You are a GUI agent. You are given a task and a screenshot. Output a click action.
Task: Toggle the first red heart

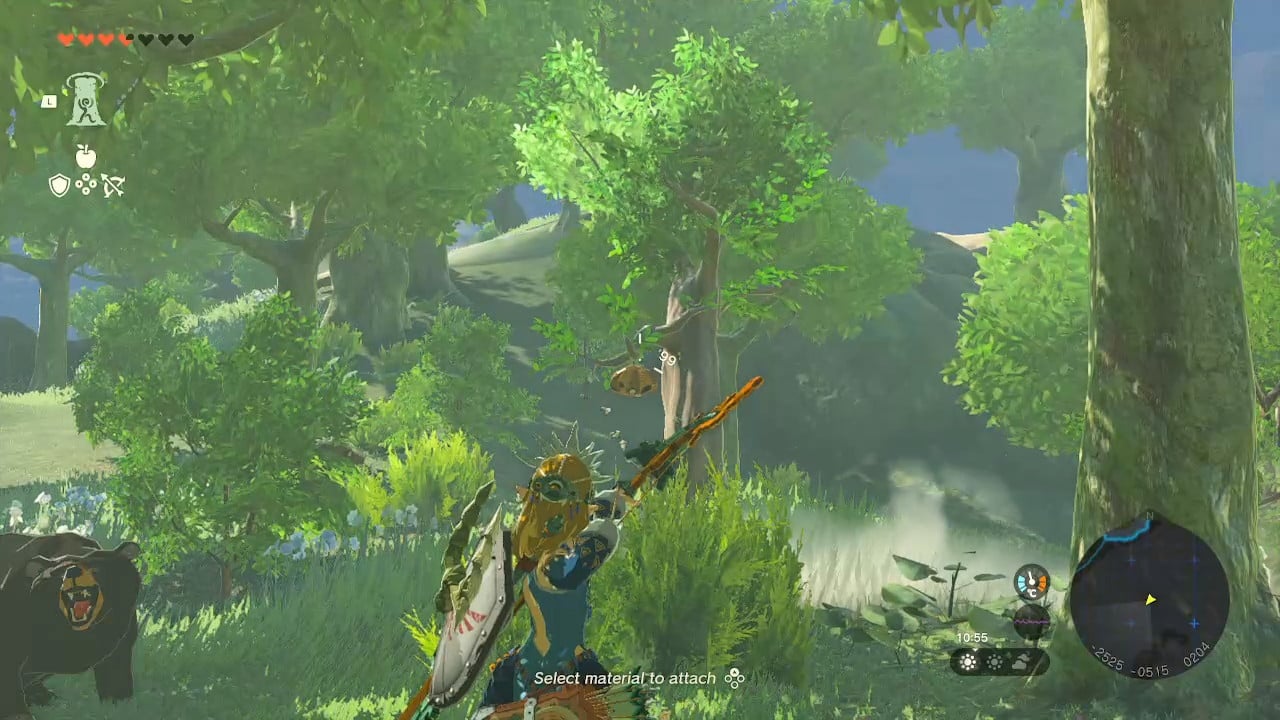click(x=67, y=39)
